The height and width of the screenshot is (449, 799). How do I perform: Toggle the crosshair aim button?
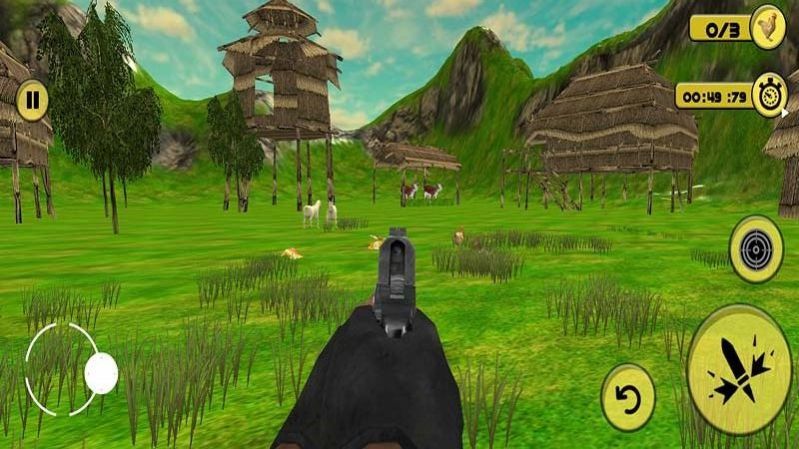coord(756,248)
